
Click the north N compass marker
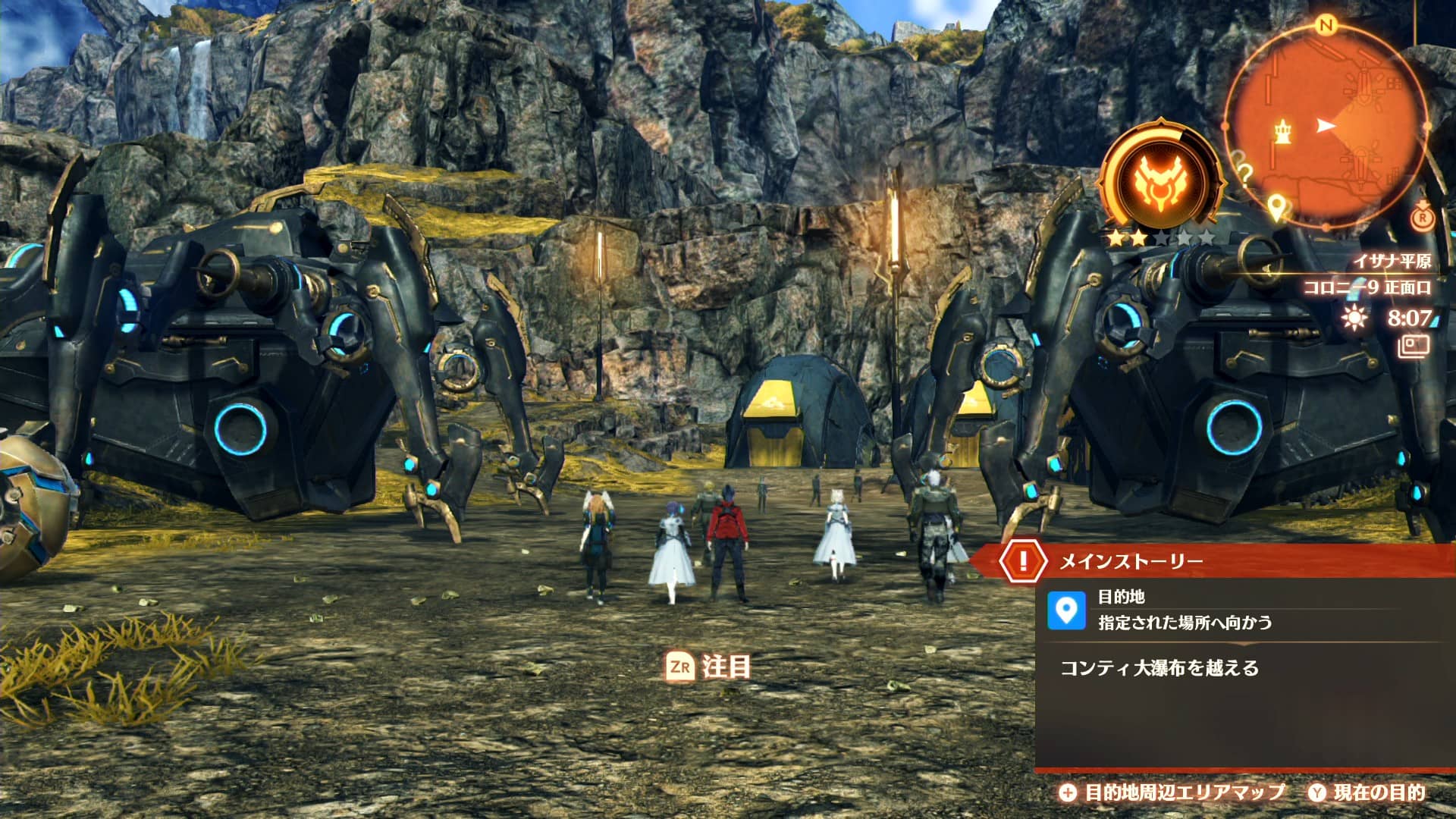click(1326, 26)
